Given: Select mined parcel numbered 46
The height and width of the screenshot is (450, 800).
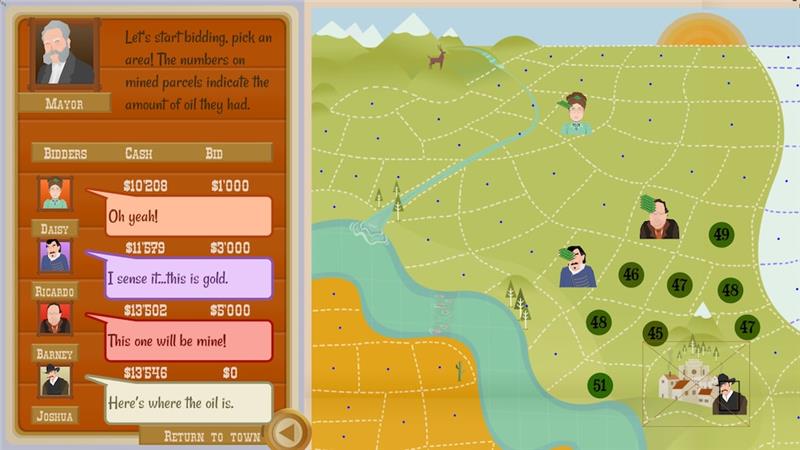Looking at the screenshot, I should pos(631,274).
